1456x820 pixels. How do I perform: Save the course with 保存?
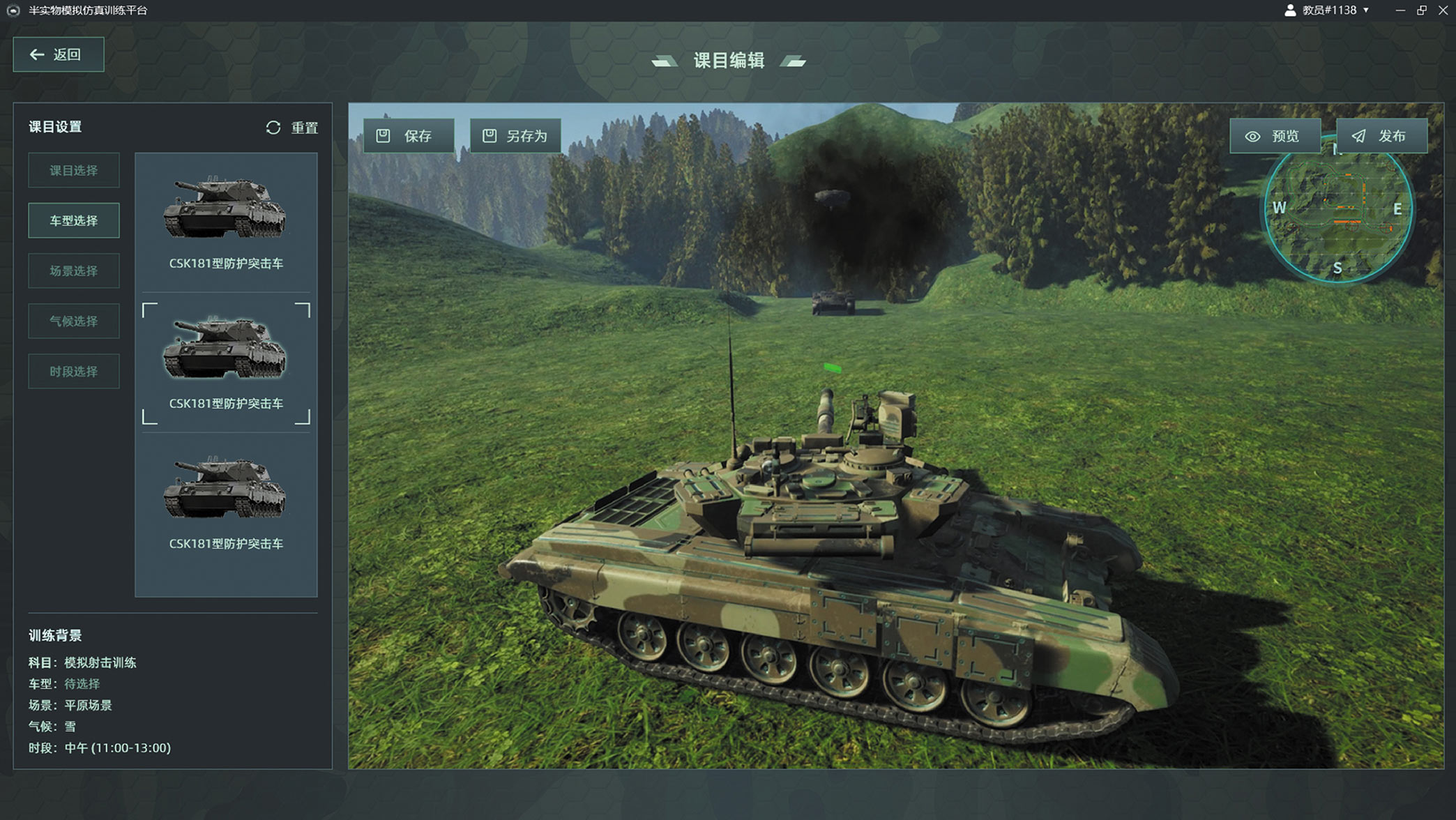409,136
